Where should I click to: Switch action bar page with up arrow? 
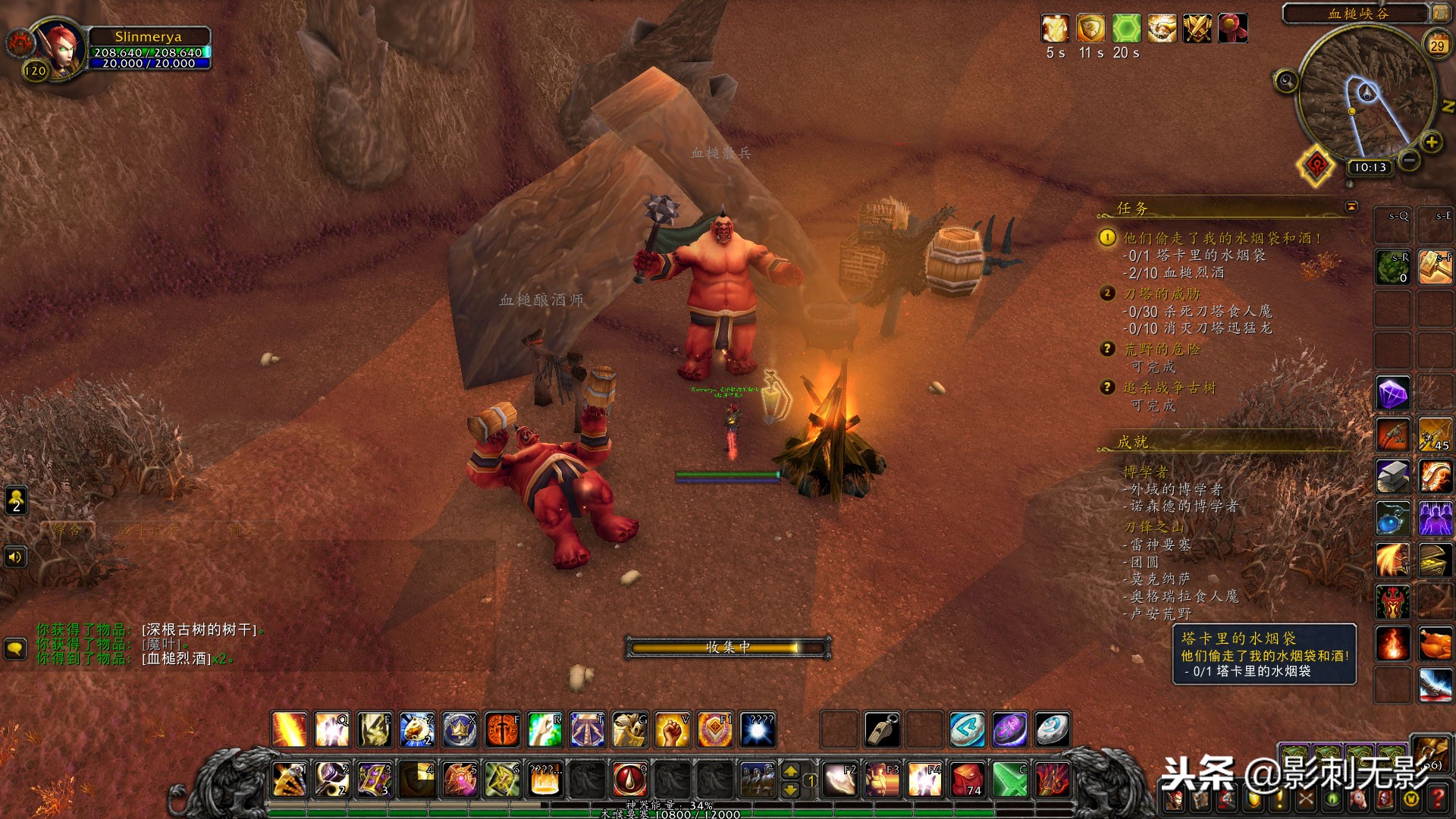(790, 770)
